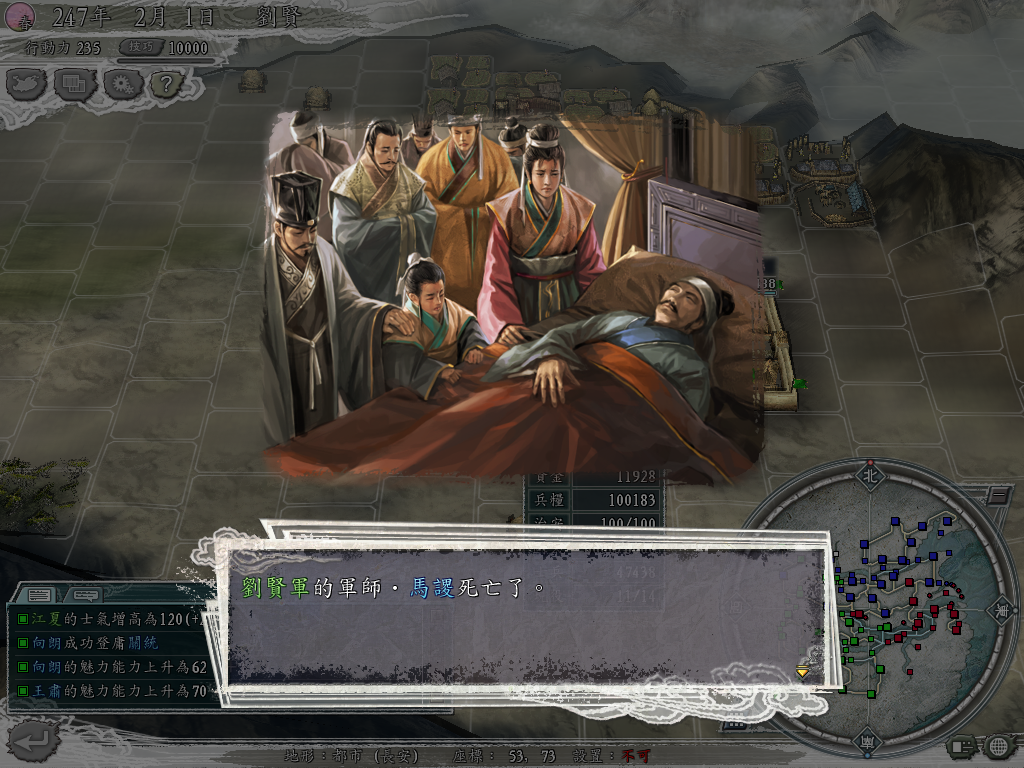The width and height of the screenshot is (1024, 768).
Task: Rotate view north via the 北 marker
Action: (868, 475)
